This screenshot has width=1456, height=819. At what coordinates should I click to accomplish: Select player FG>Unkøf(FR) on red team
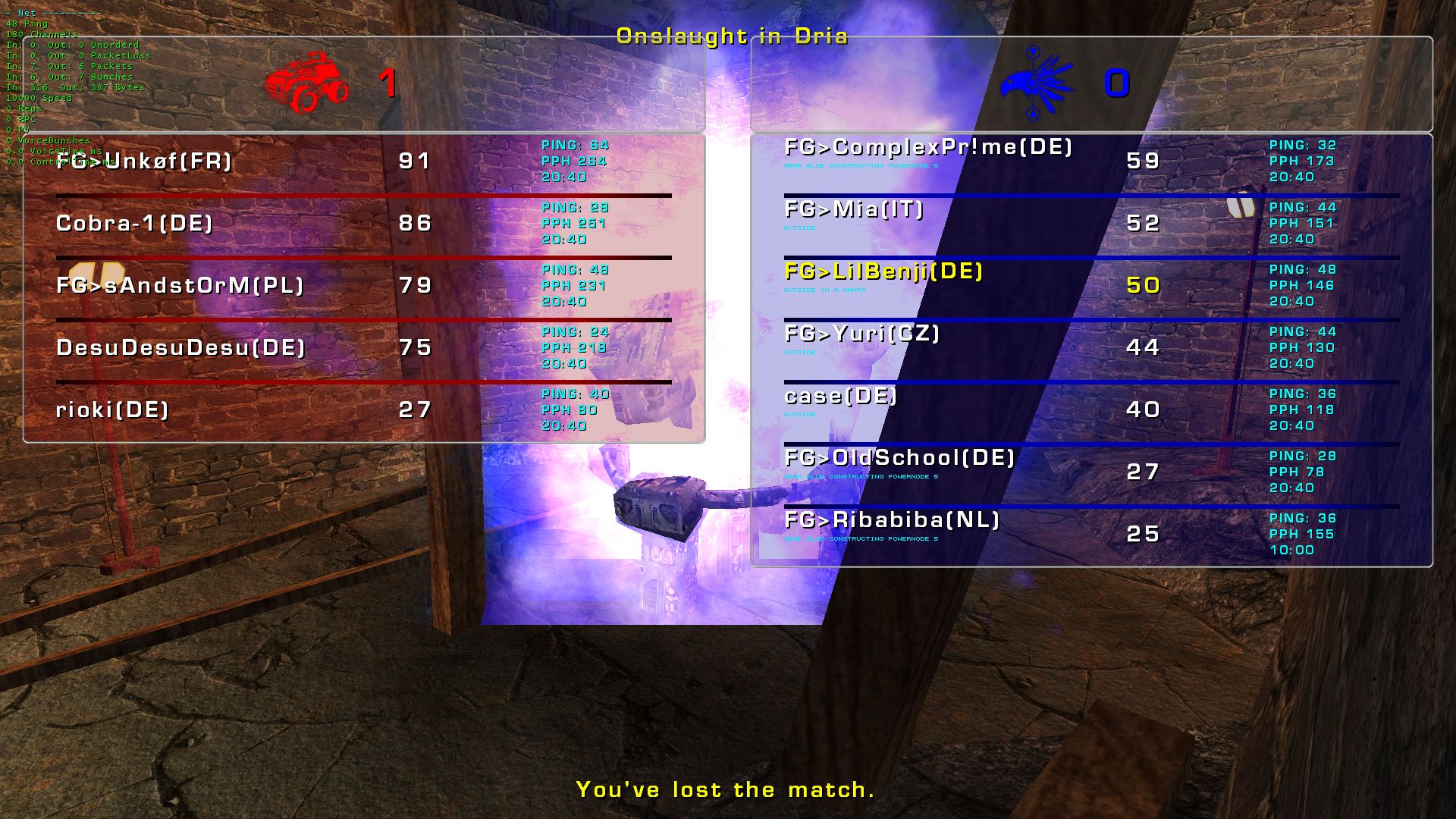(144, 162)
